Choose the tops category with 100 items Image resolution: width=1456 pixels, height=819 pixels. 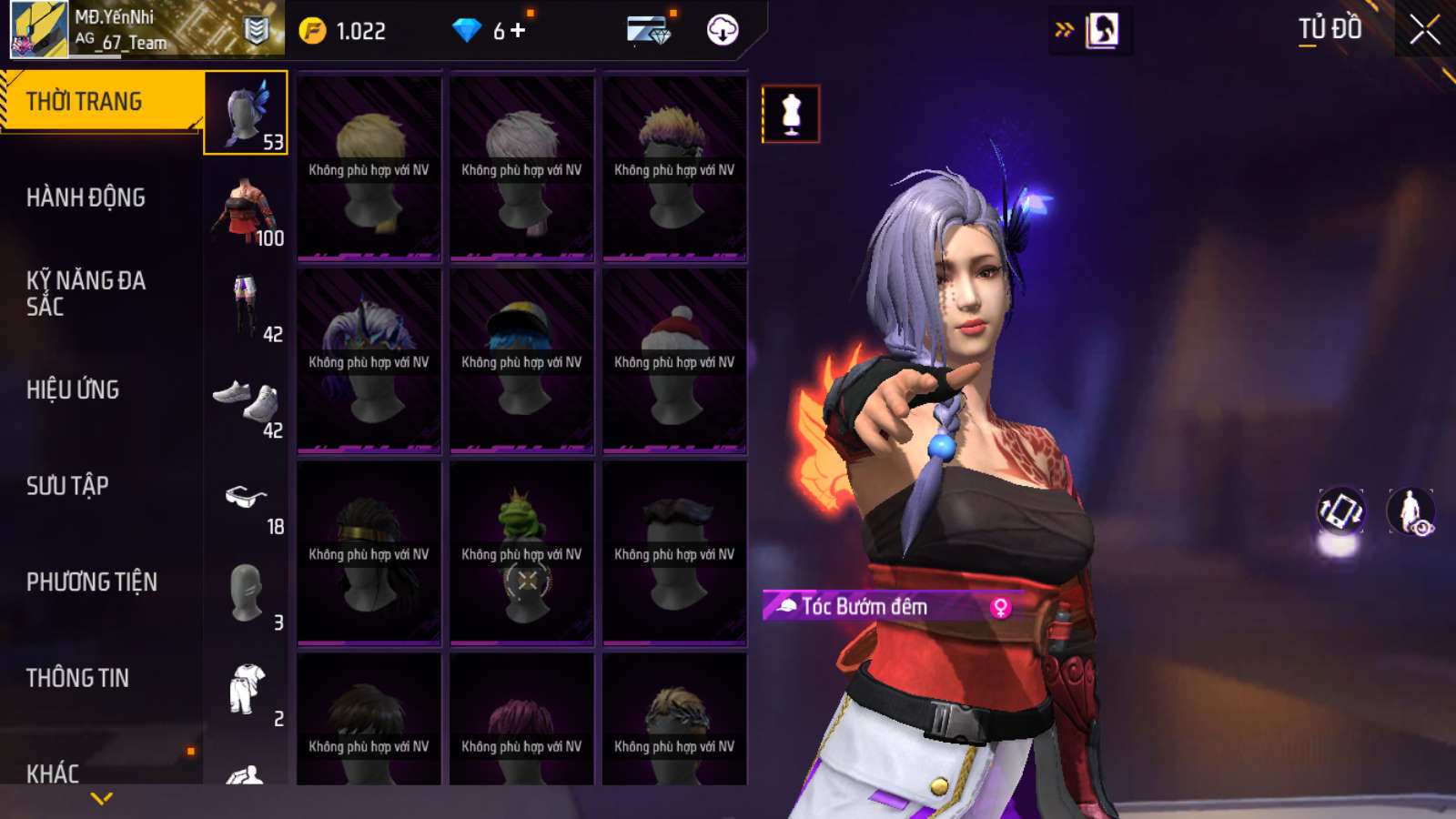point(246,209)
